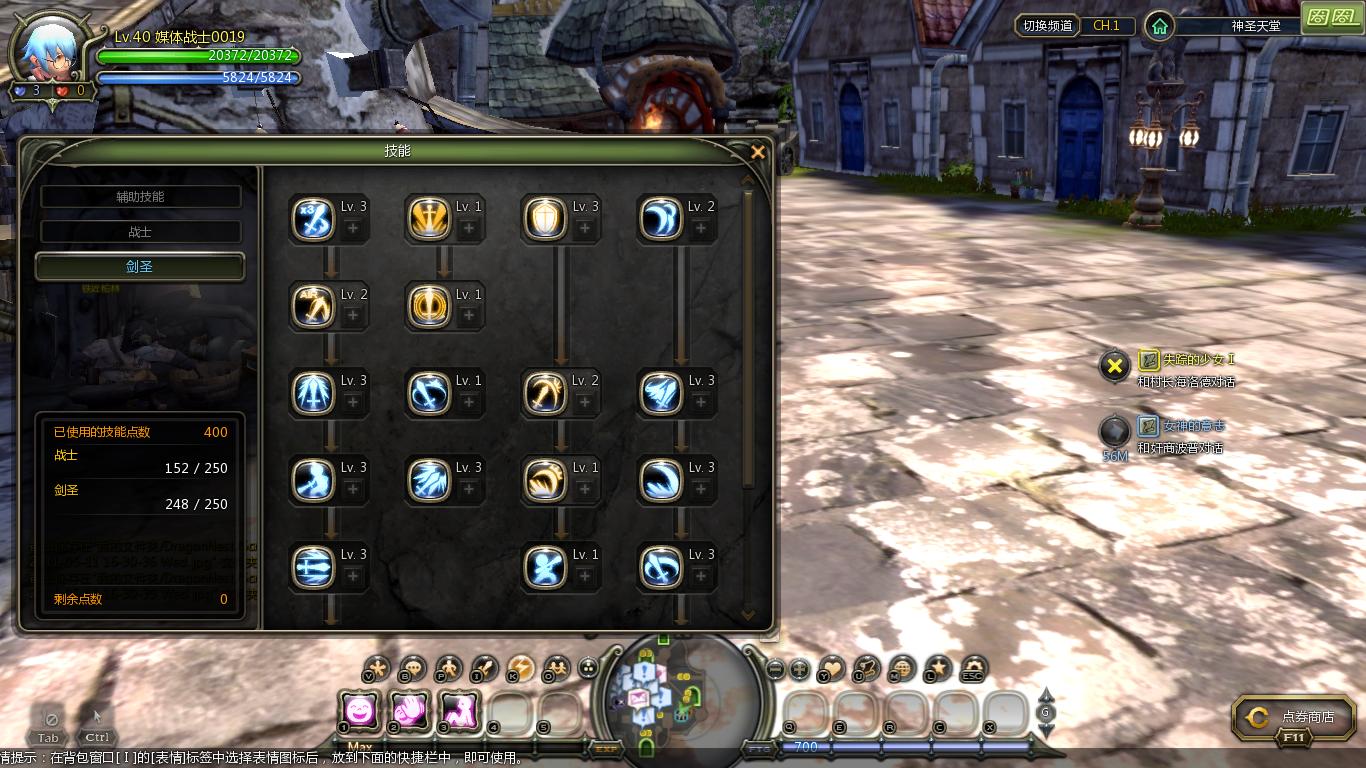Image resolution: width=1366 pixels, height=768 pixels.
Task: Open the 战士 skill tab
Action: pyautogui.click(x=140, y=232)
